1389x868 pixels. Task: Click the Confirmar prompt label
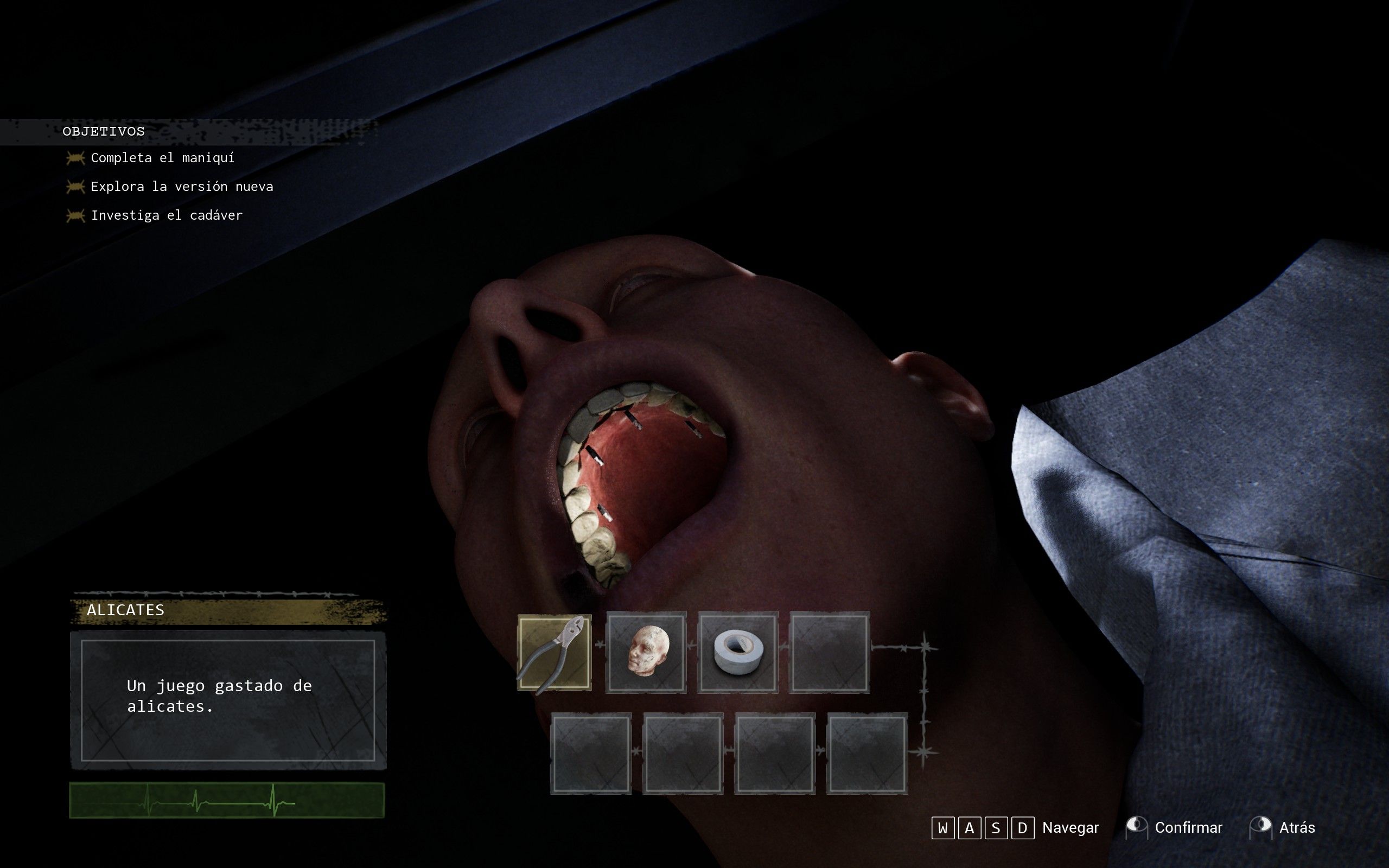point(1188,827)
